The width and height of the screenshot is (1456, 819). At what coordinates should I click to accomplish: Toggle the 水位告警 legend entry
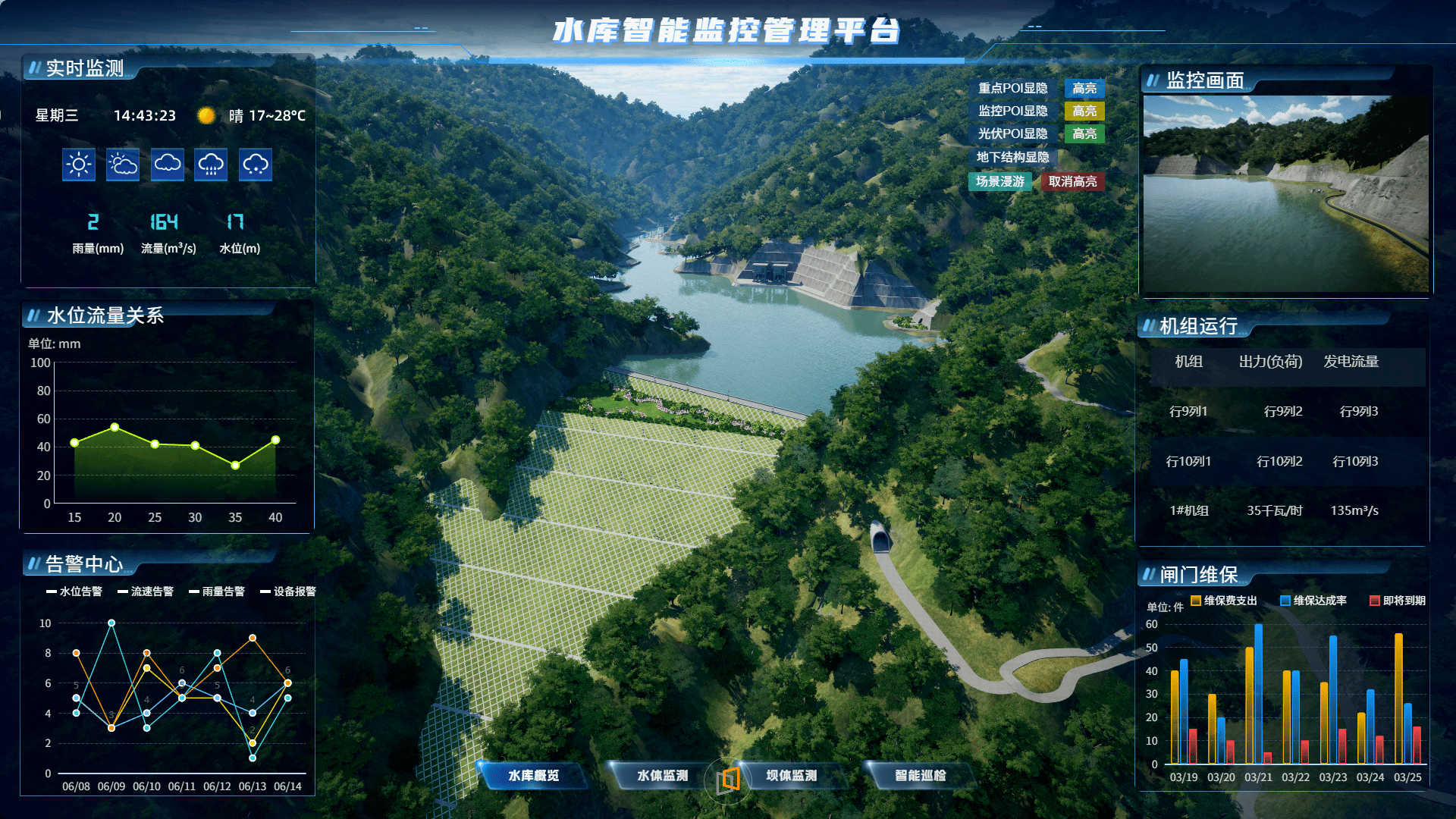click(x=74, y=591)
